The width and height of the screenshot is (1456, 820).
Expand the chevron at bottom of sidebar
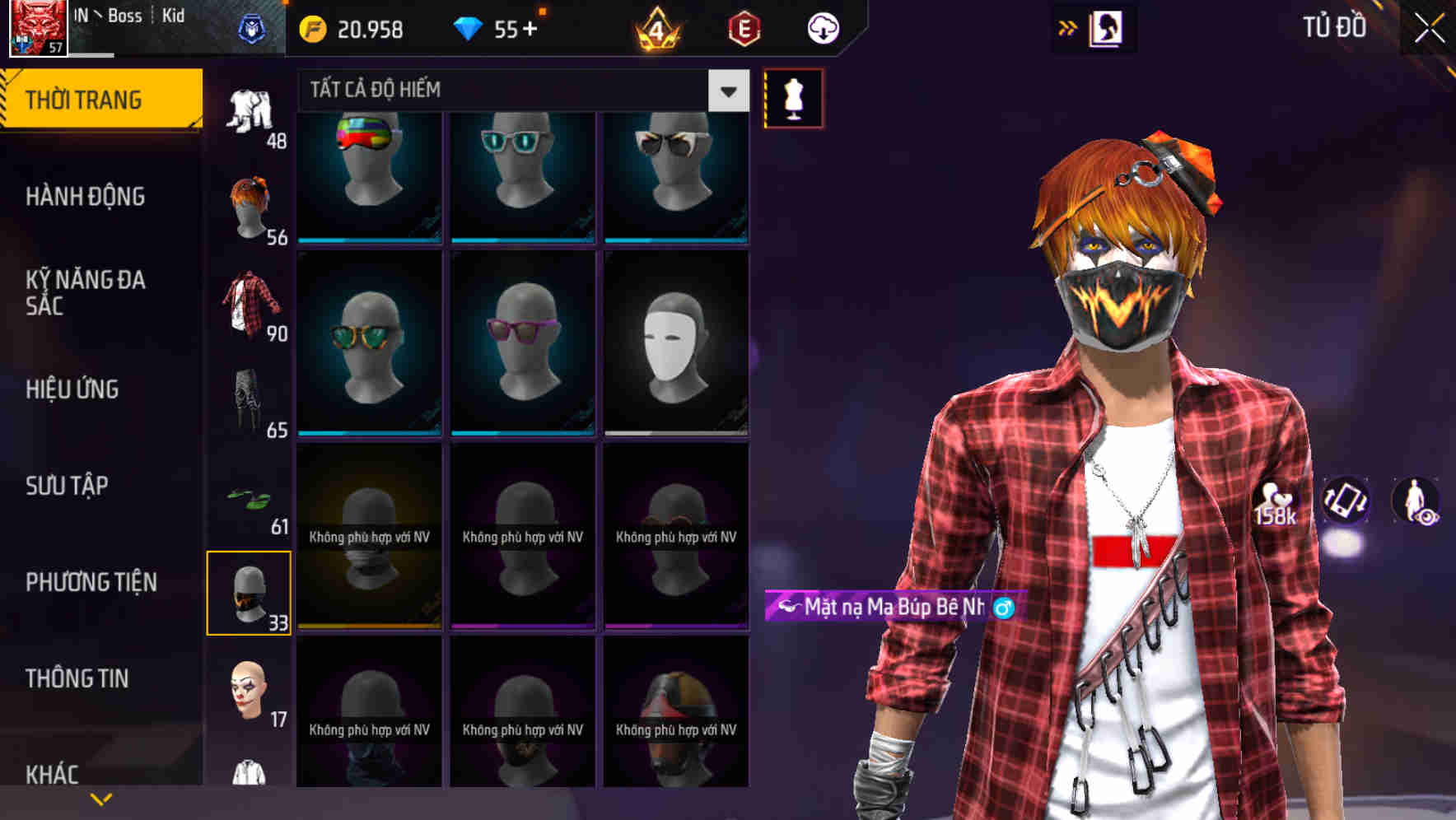(100, 798)
